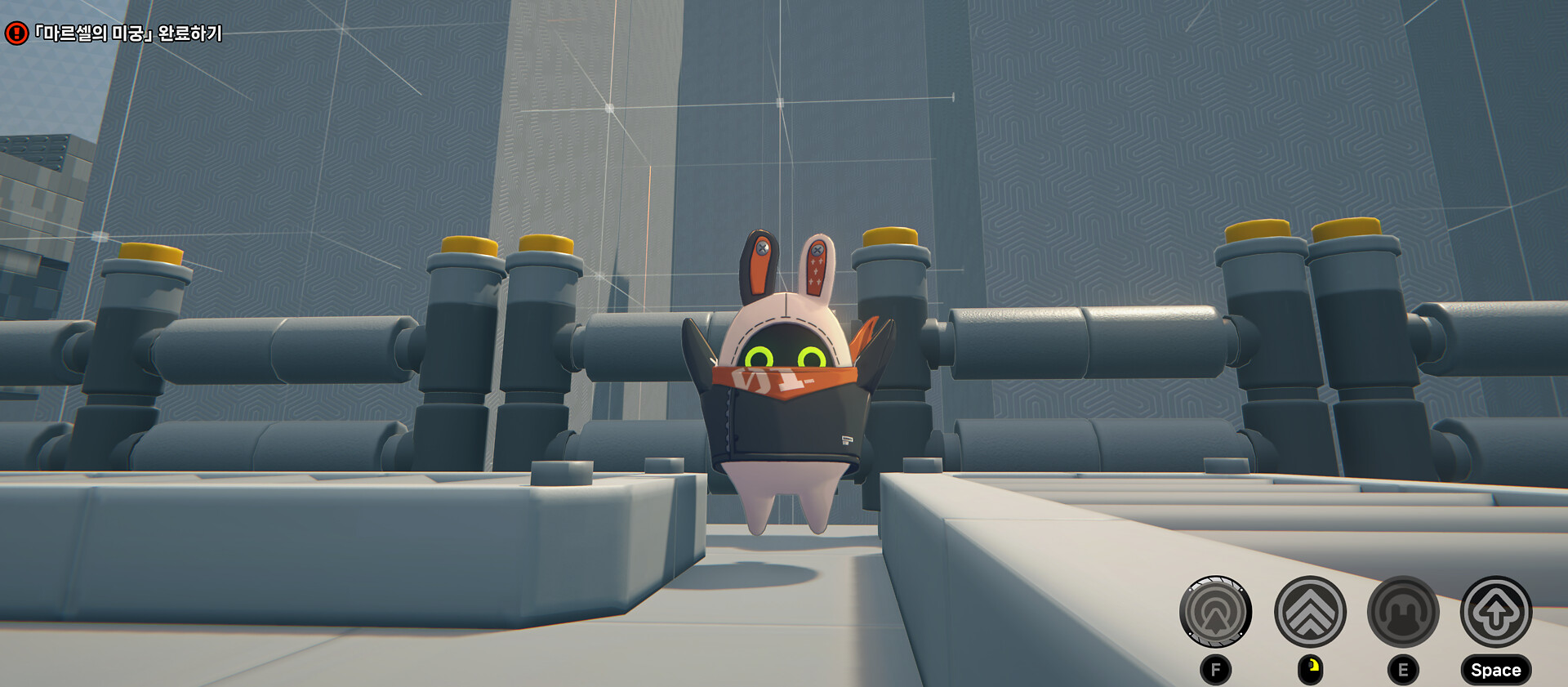Trigger the double chevron dash ability
The height and width of the screenshot is (687, 1568).
1310,612
